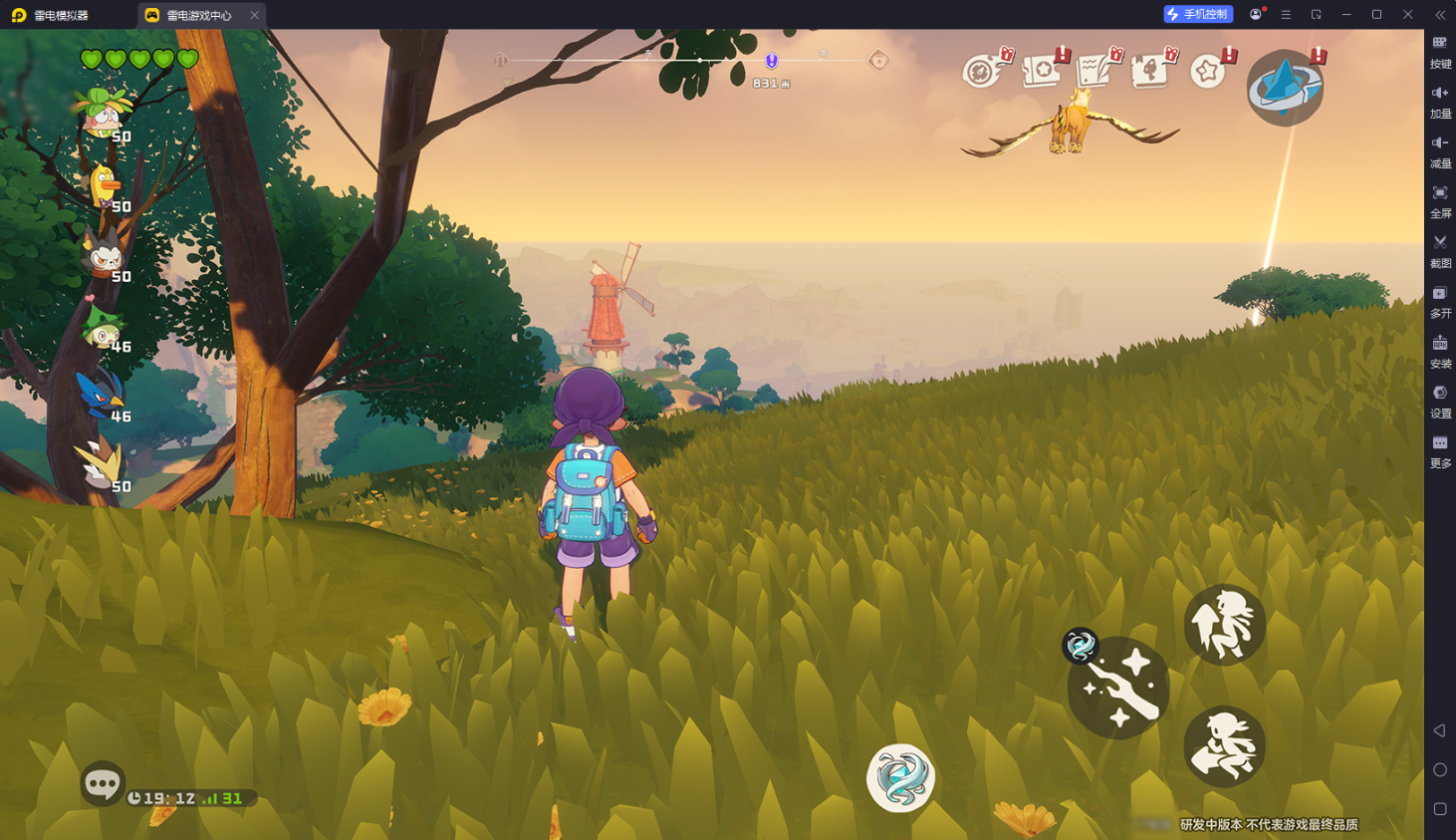Tap the dash slide action button
The height and width of the screenshot is (840, 1456).
pyautogui.click(x=1224, y=746)
